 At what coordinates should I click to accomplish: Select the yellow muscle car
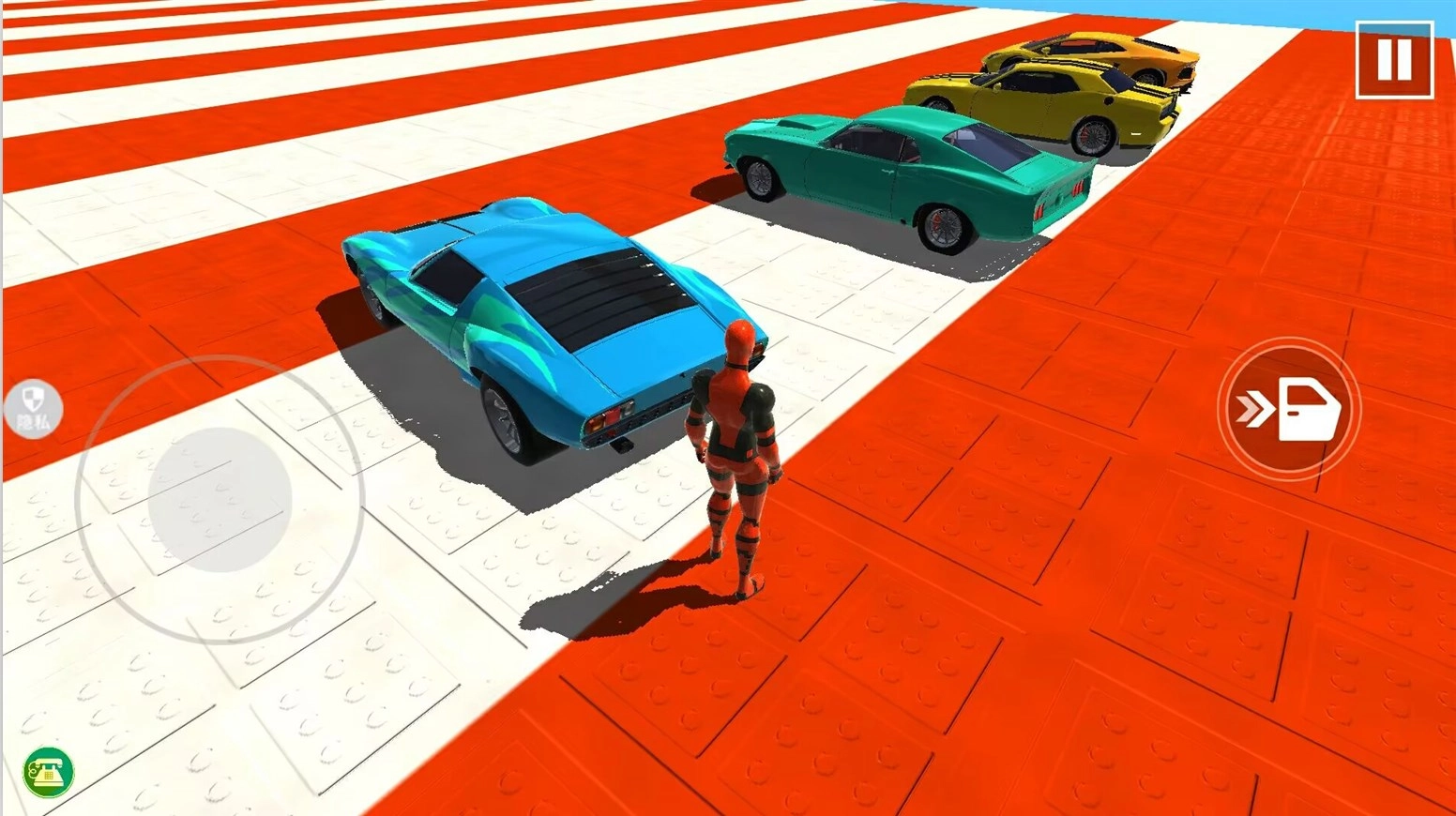tap(1041, 98)
